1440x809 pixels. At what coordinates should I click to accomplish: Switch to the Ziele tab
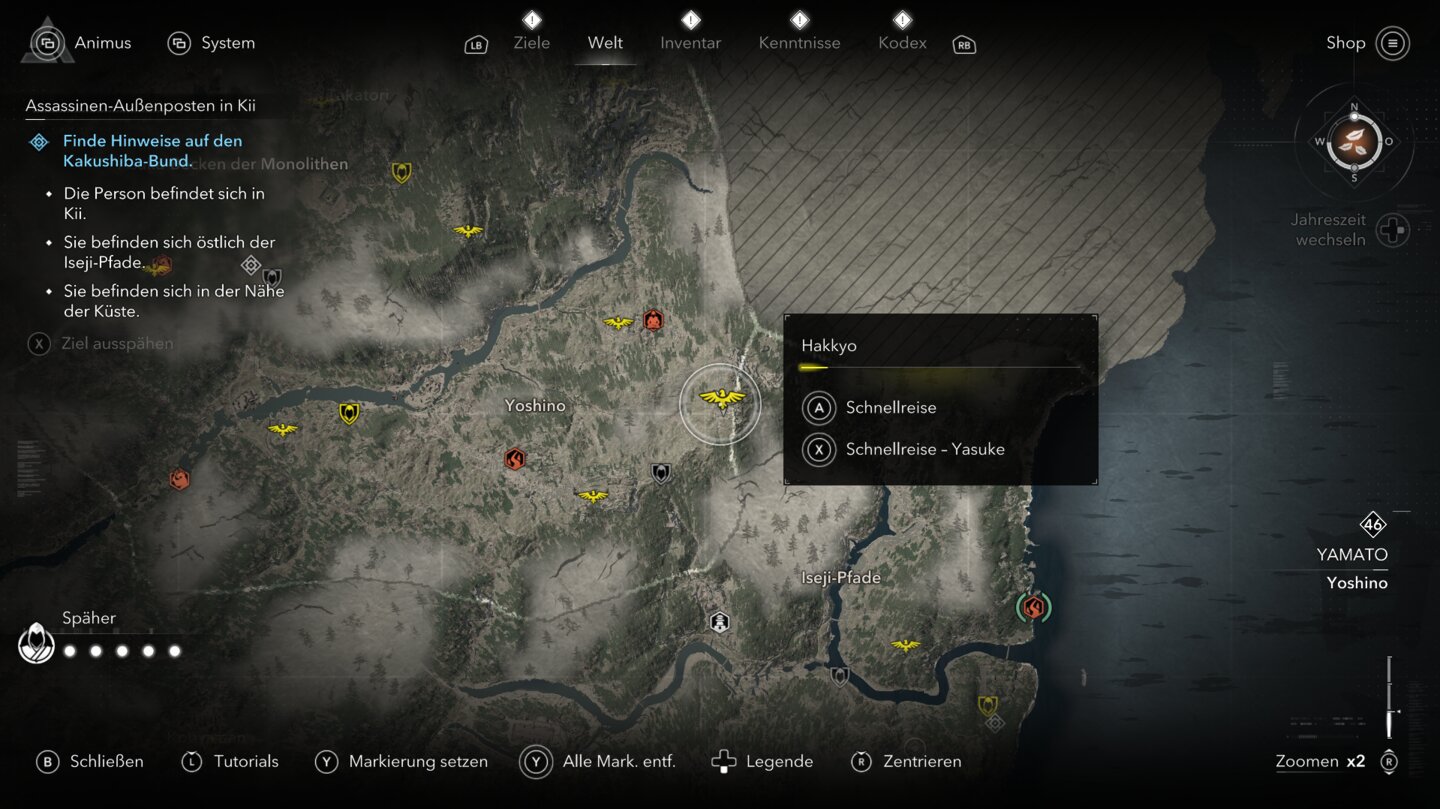(531, 43)
